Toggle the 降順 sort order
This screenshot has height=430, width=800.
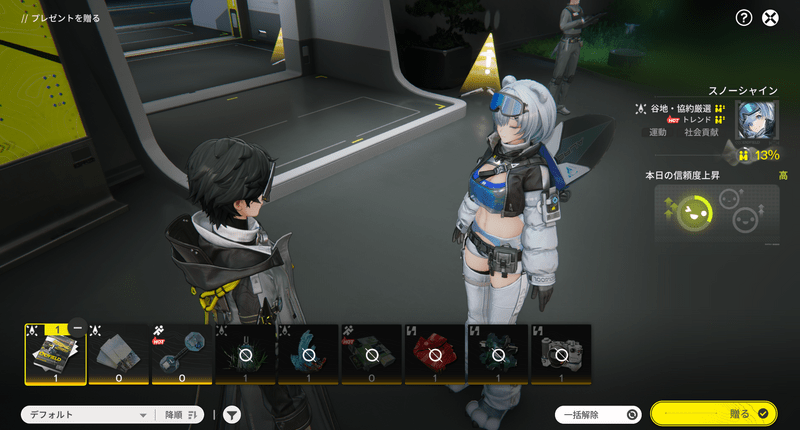point(181,414)
